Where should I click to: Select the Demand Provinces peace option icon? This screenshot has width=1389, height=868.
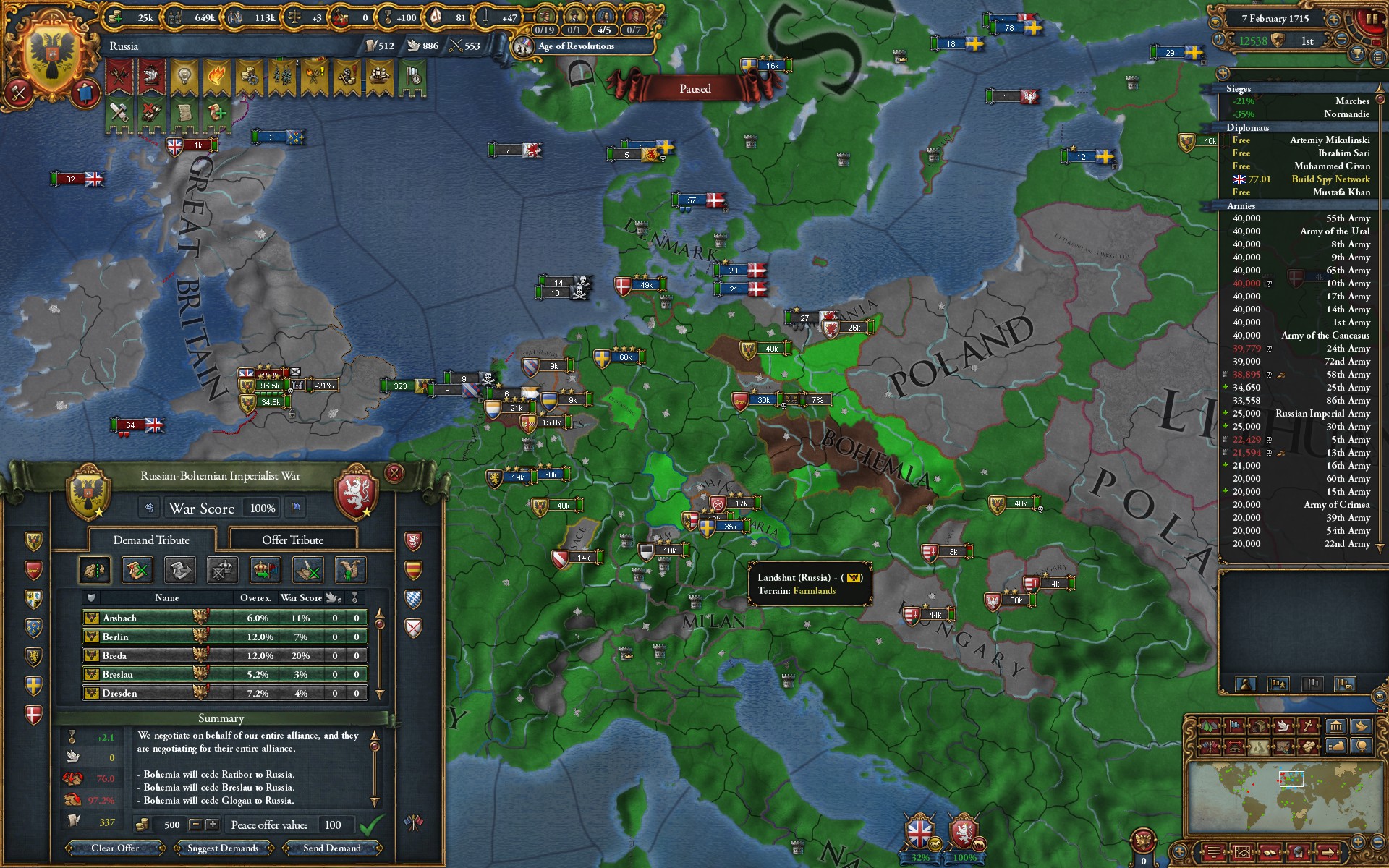[x=95, y=570]
